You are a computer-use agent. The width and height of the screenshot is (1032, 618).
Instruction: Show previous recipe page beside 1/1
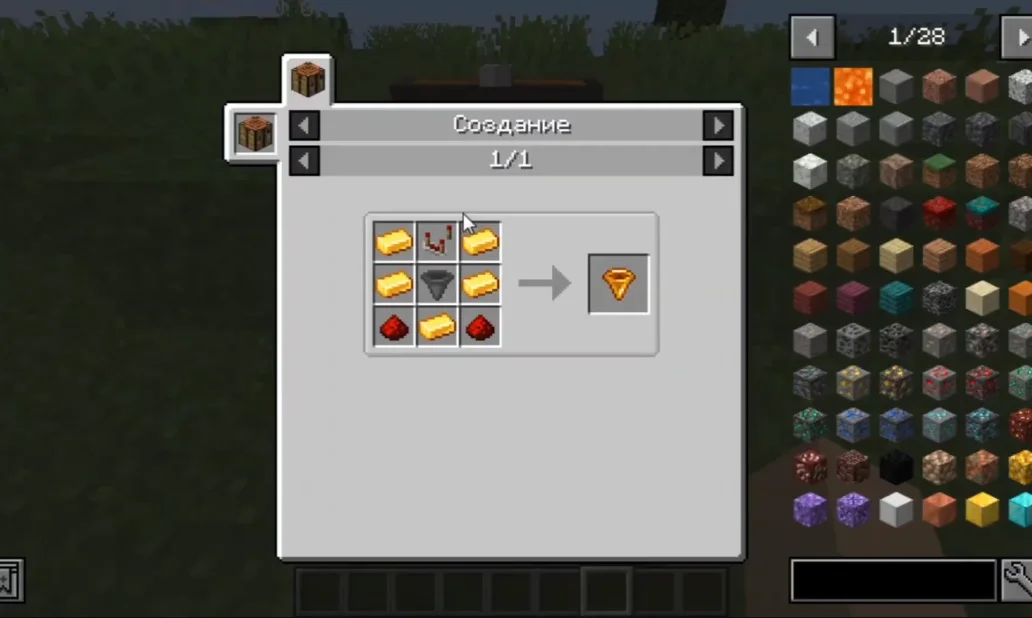pos(305,161)
